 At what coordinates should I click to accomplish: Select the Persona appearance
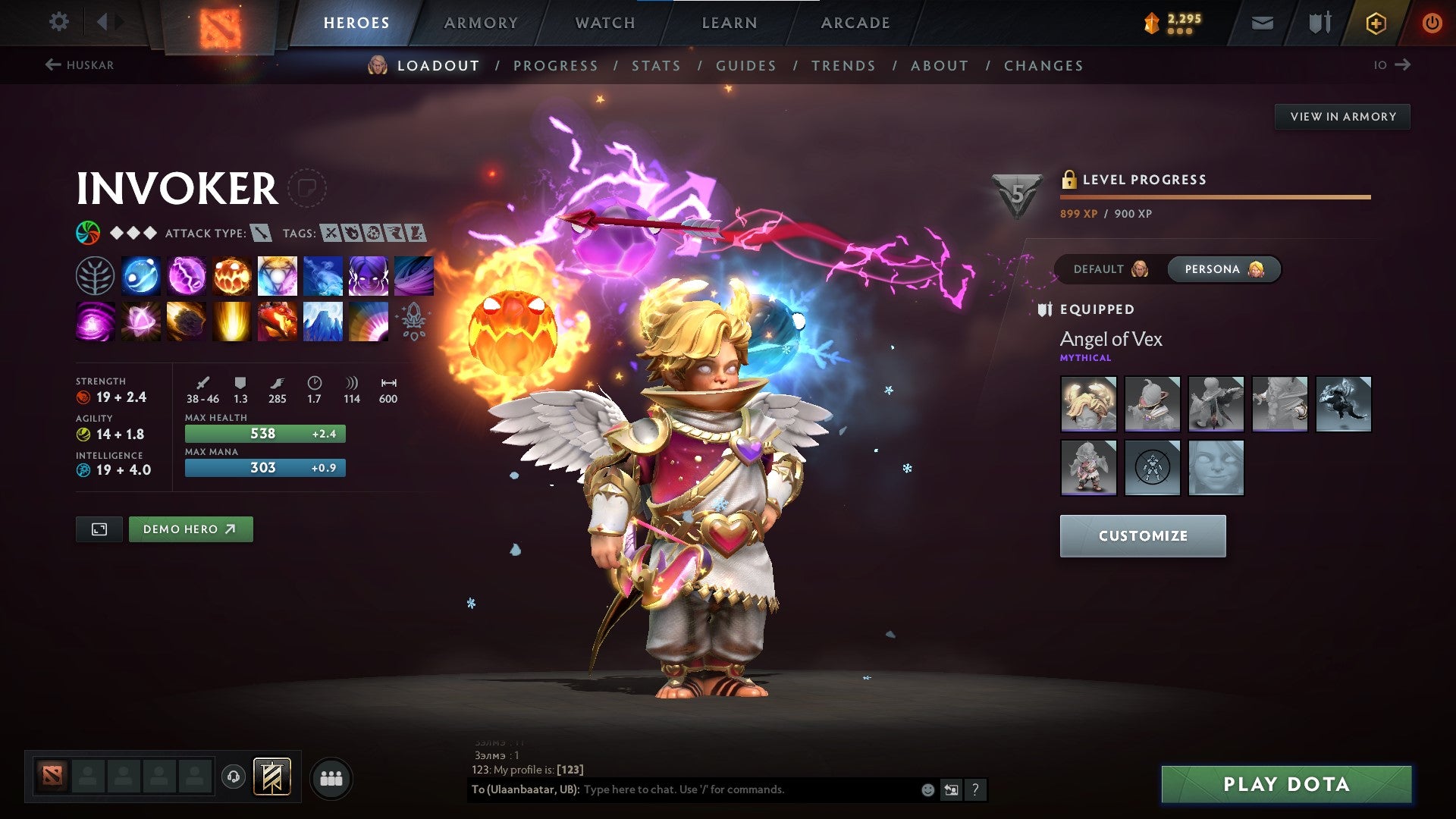pyautogui.click(x=1223, y=269)
